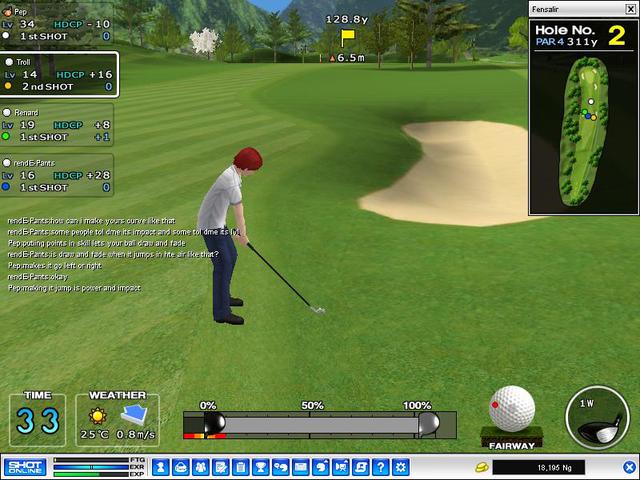Select the 1W driver club icon
The height and width of the screenshot is (480, 640).
597,417
